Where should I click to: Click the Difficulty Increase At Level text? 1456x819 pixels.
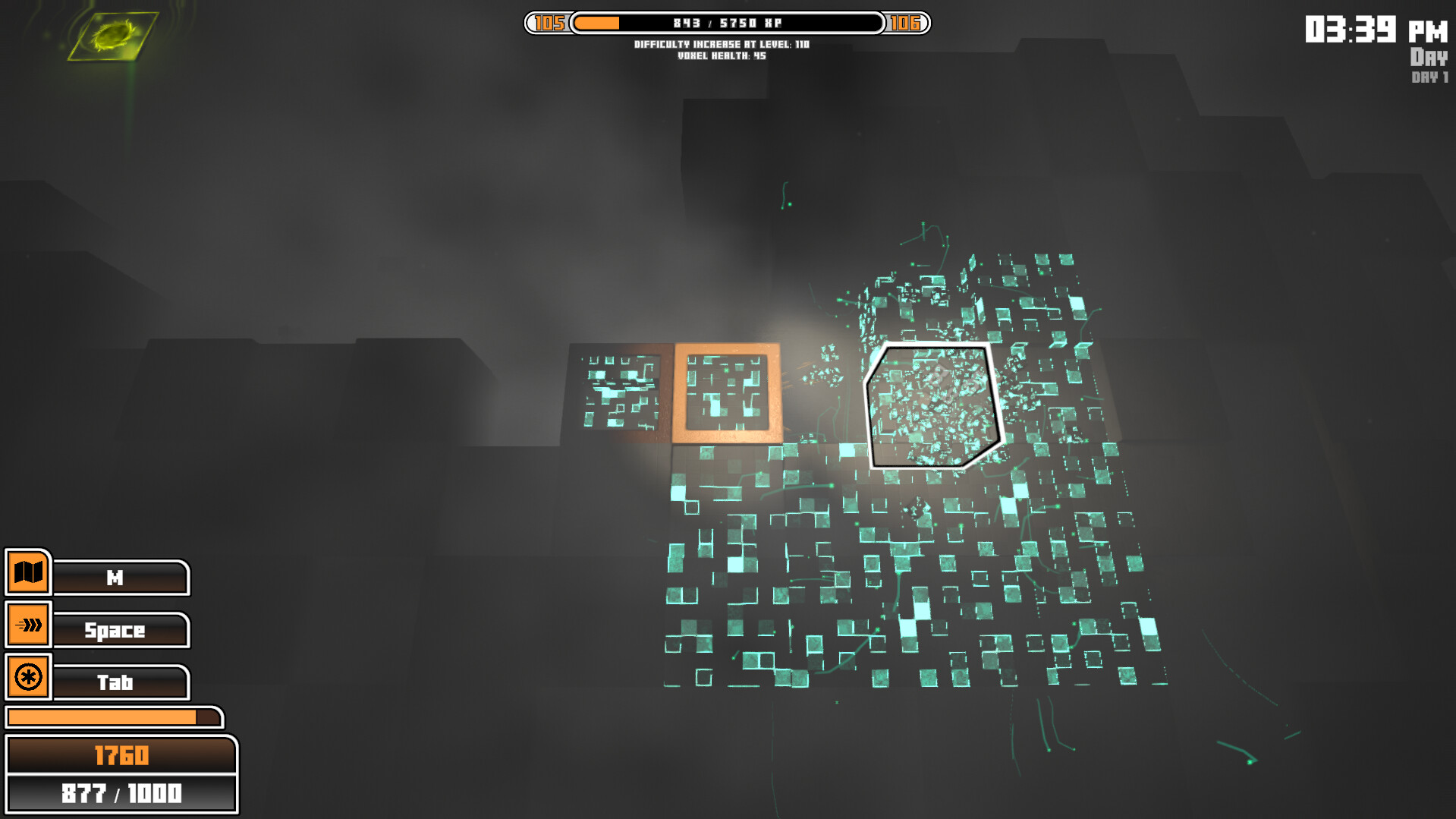[x=722, y=45]
